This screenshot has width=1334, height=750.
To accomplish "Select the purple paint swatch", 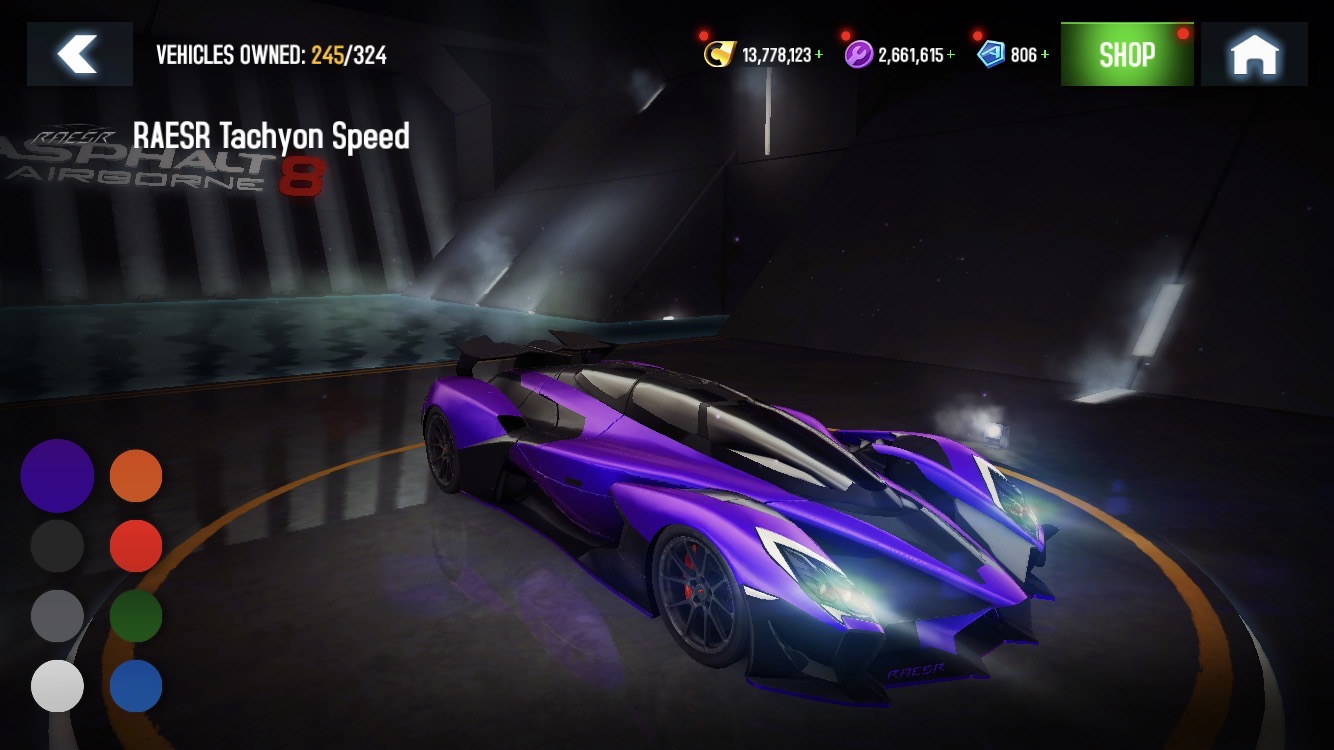I will pos(57,476).
